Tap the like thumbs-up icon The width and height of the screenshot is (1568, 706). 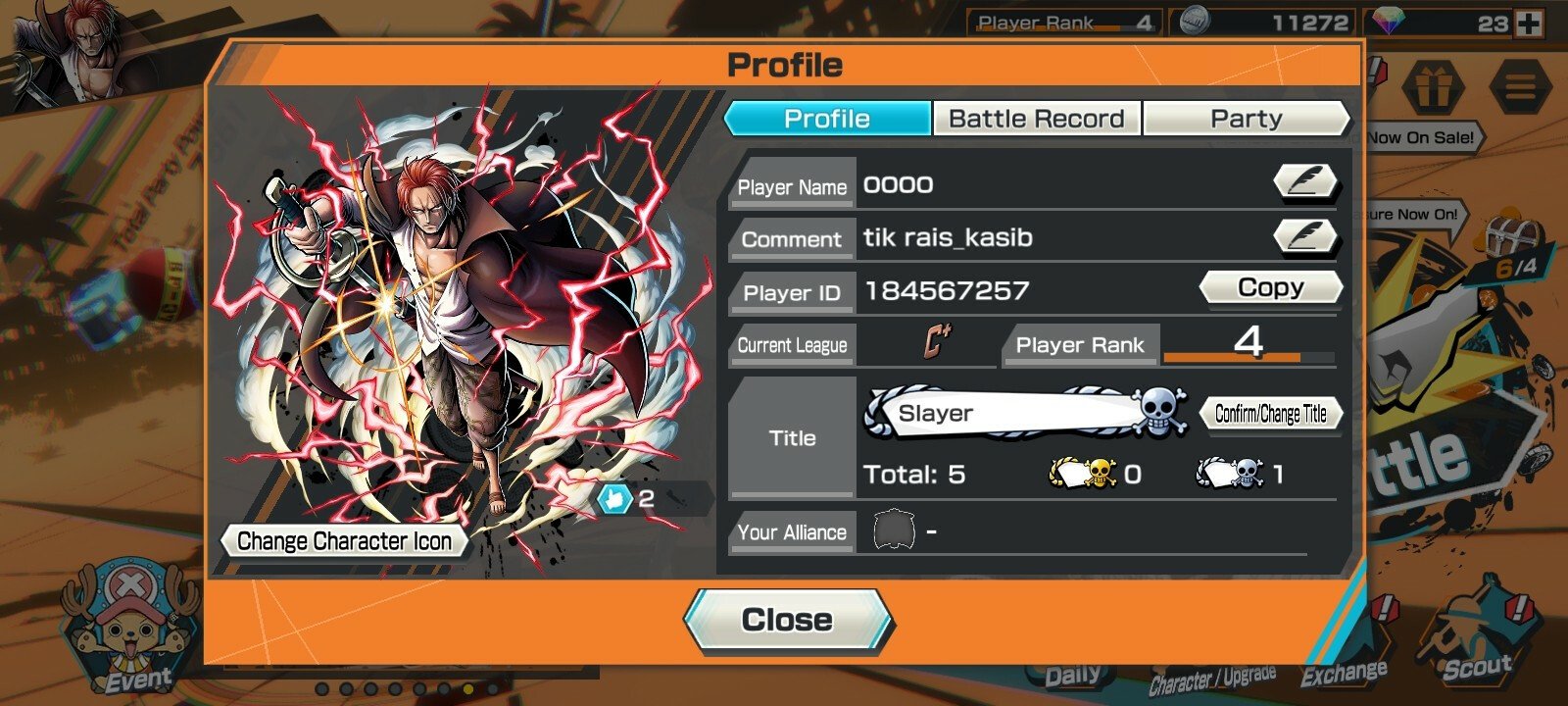click(614, 499)
